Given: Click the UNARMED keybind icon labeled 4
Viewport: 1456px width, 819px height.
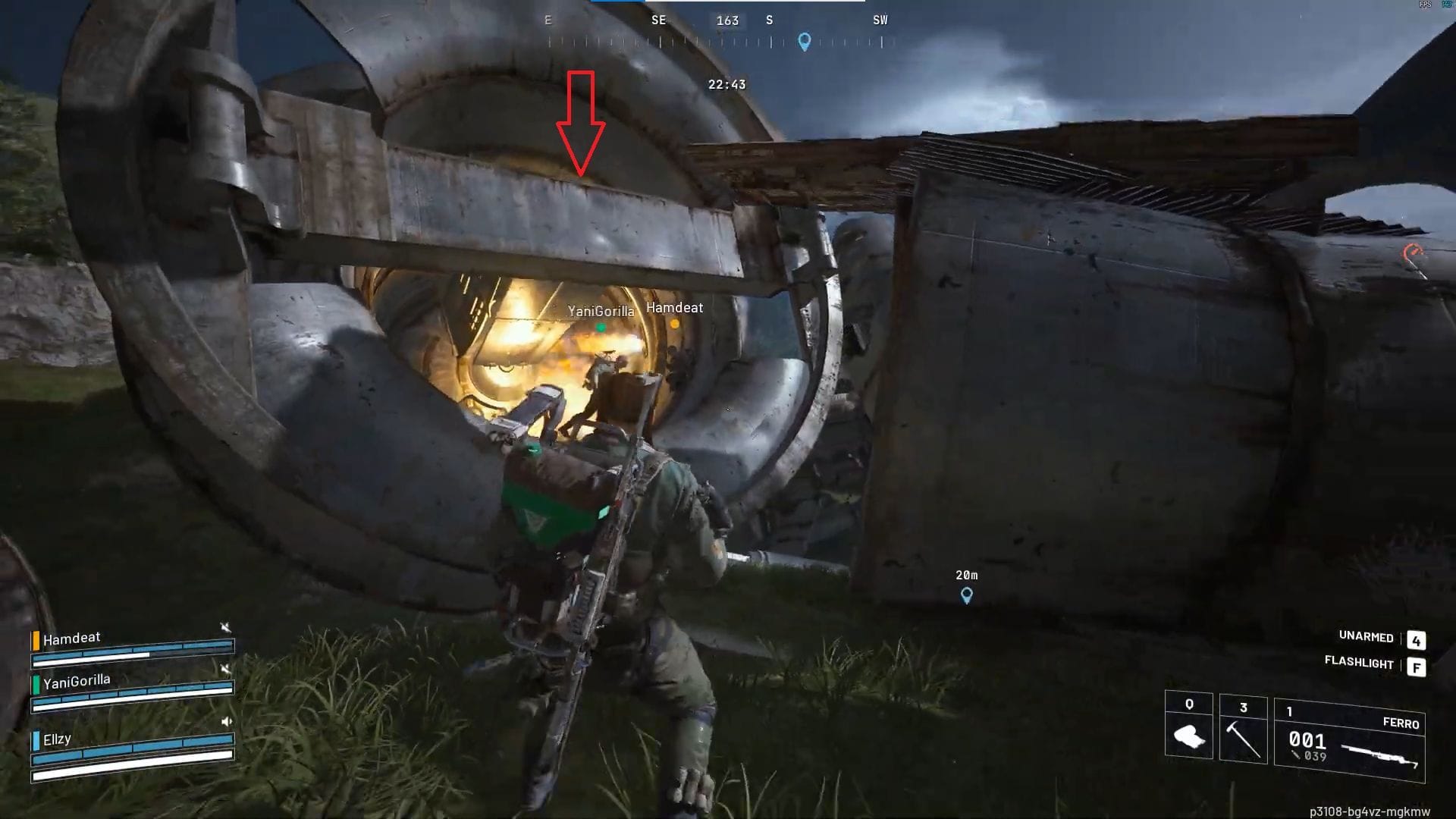Looking at the screenshot, I should click(1417, 641).
